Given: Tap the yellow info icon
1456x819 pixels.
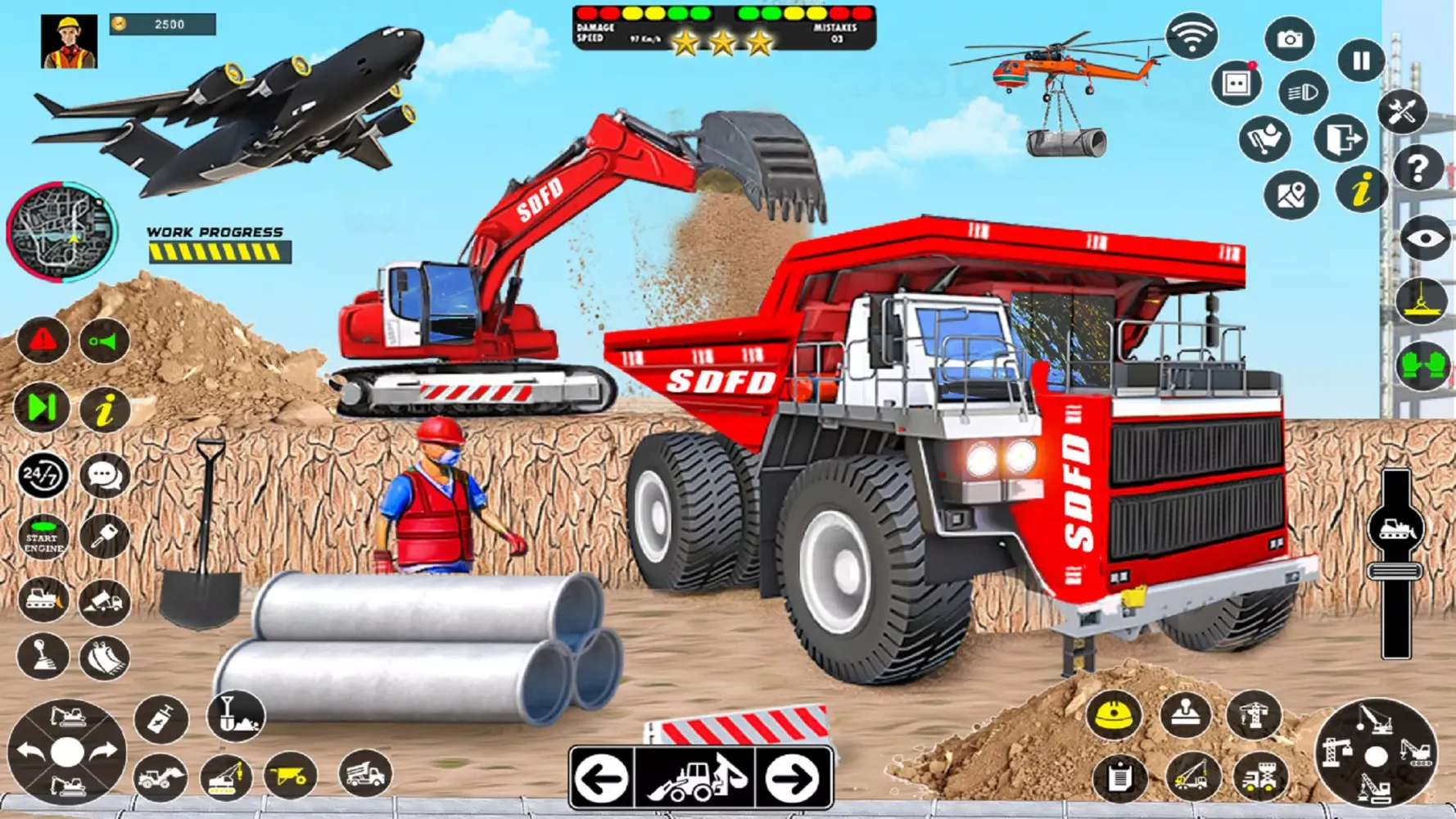Looking at the screenshot, I should pos(1360,188).
